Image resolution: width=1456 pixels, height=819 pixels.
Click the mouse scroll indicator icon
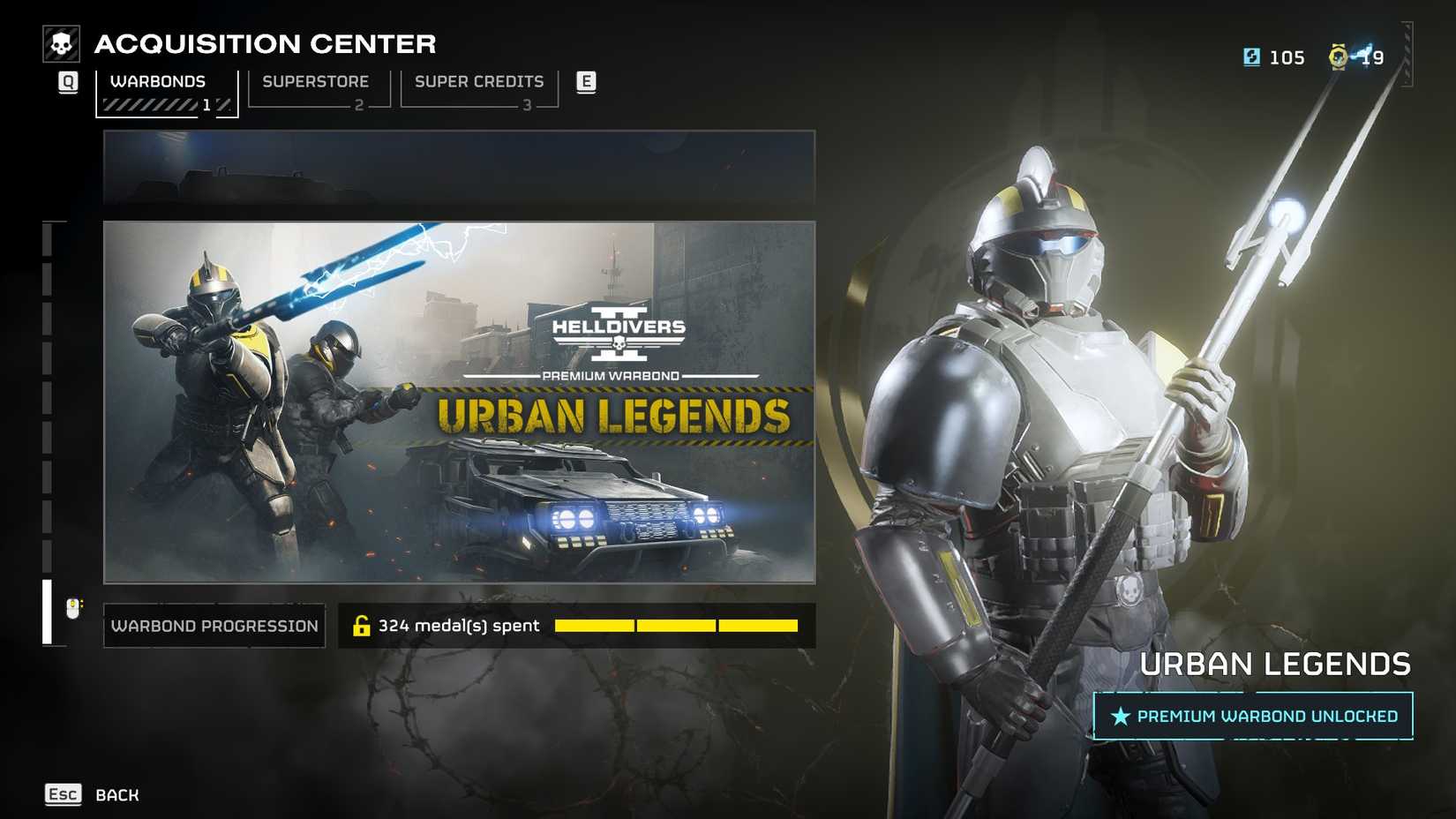click(71, 606)
